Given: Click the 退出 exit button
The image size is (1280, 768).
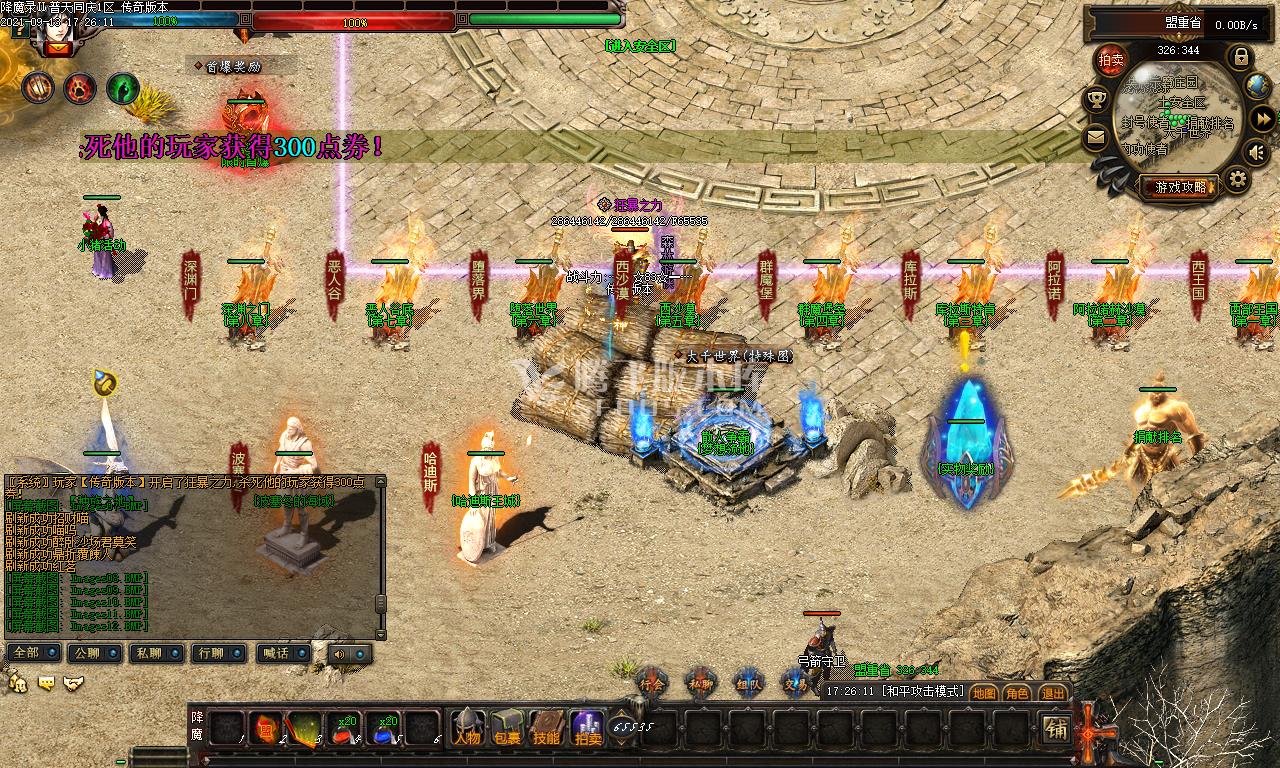Looking at the screenshot, I should [1052, 692].
